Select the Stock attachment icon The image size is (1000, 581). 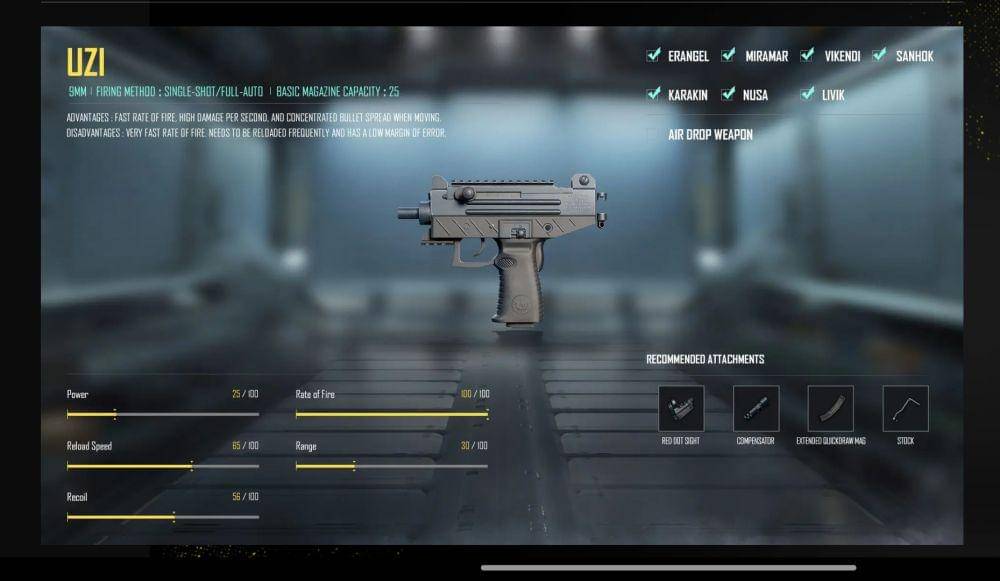tap(905, 408)
